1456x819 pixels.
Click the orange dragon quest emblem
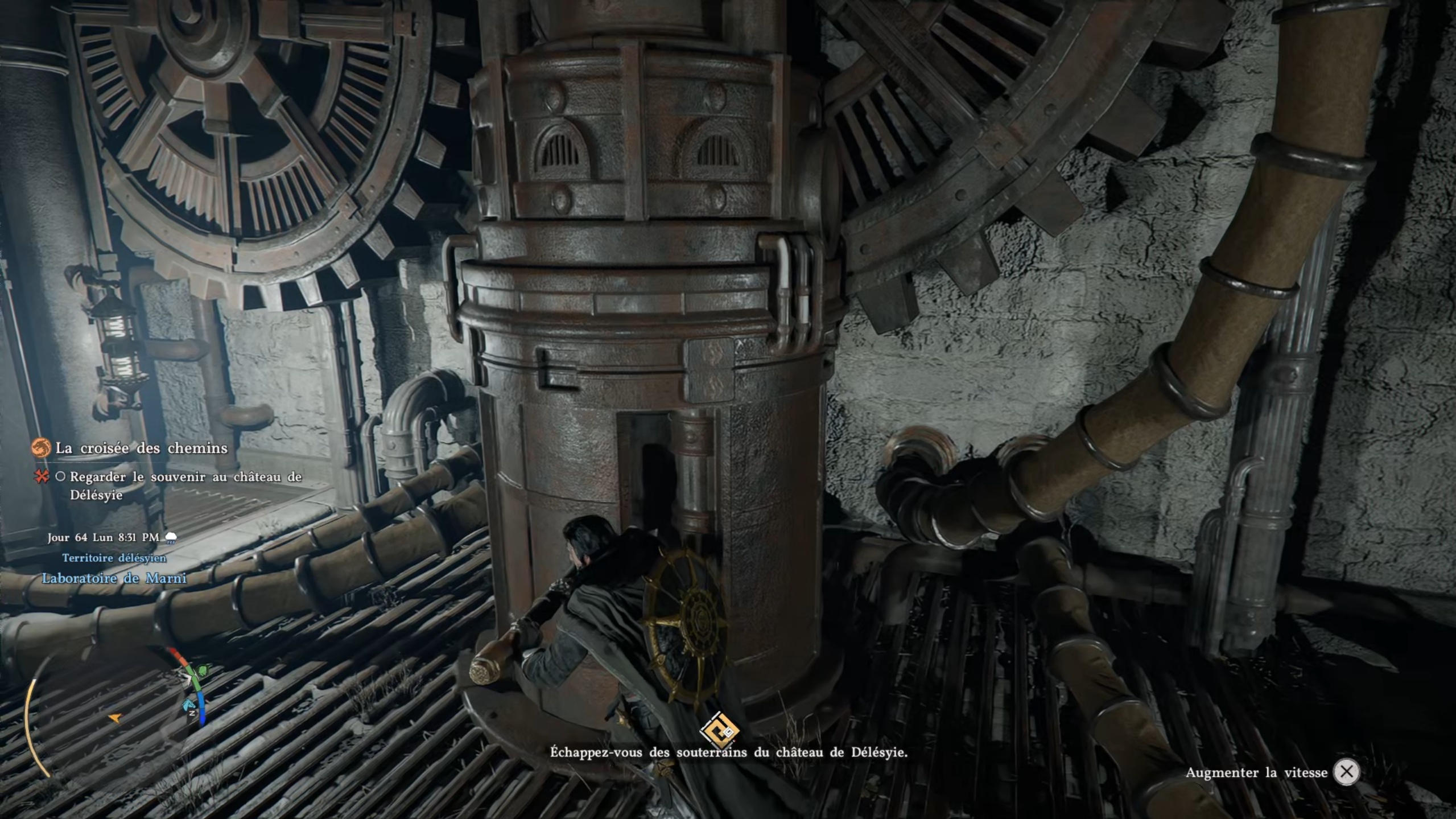click(41, 448)
